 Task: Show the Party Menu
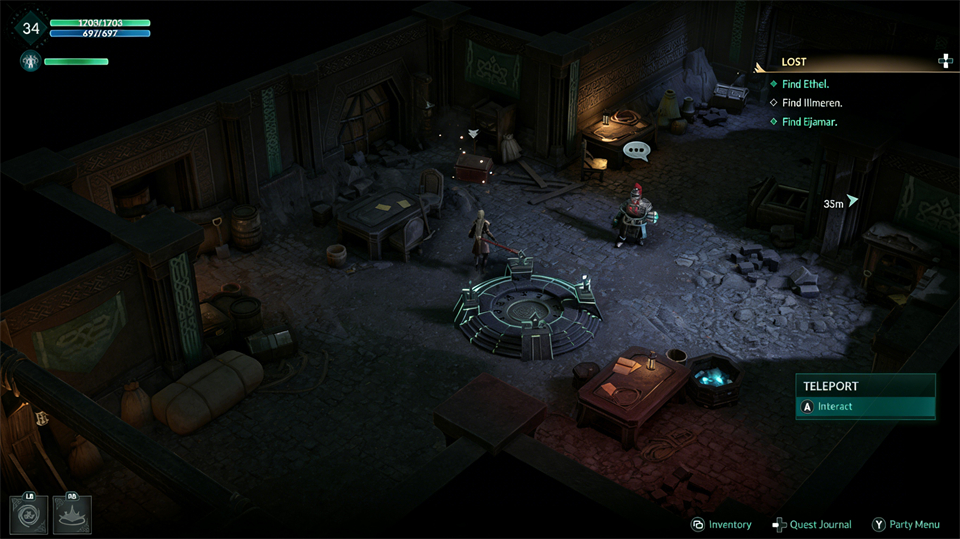(906, 525)
